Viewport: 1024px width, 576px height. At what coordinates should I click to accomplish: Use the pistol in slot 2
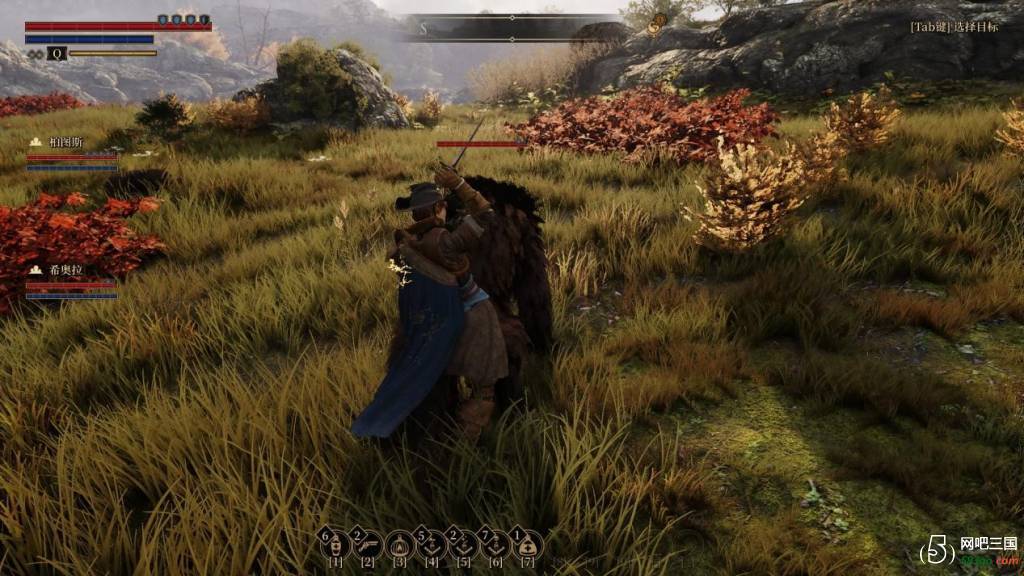(368, 545)
